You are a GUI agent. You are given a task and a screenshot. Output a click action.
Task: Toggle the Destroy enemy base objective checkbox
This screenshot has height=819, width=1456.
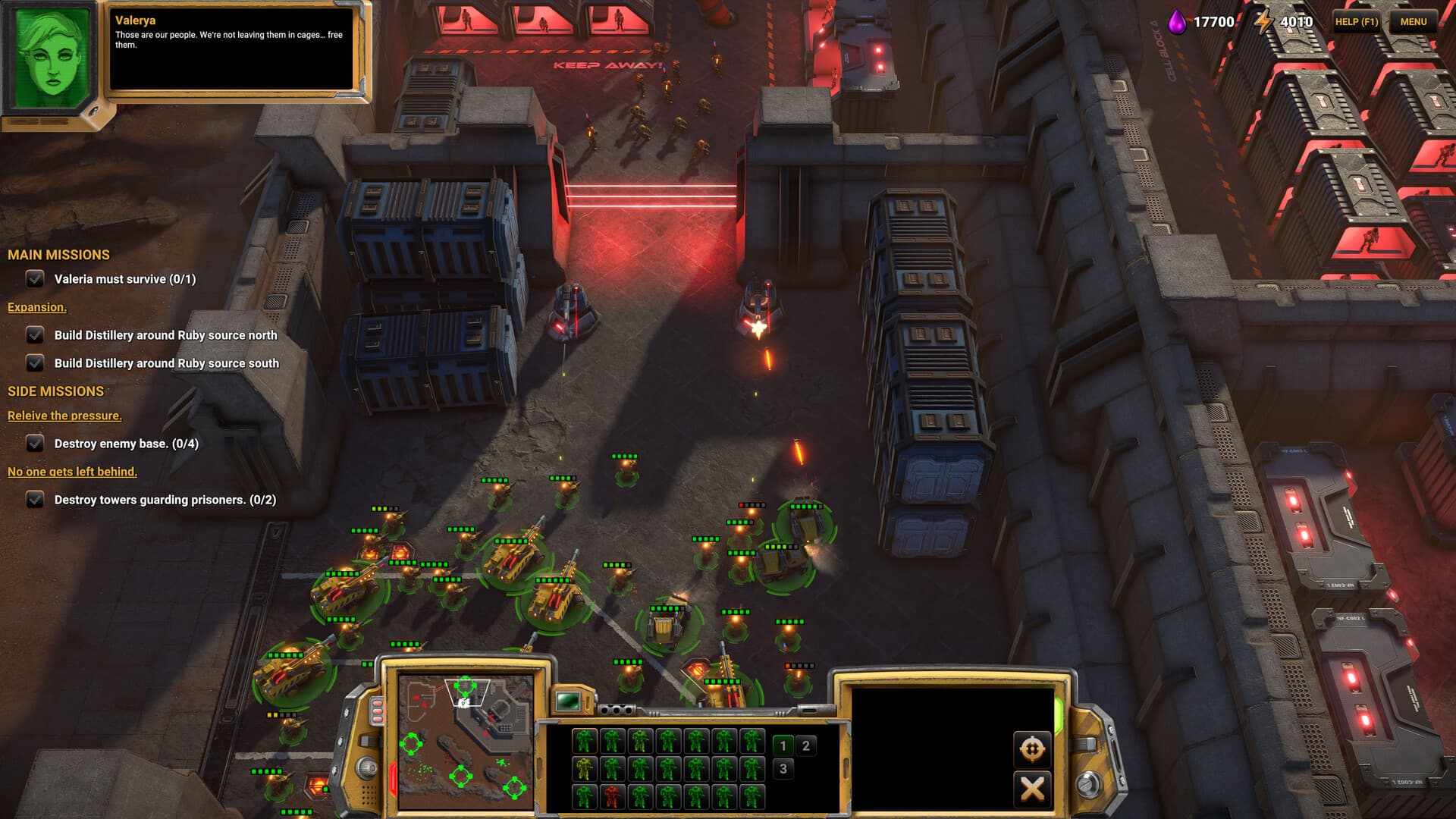(x=35, y=444)
